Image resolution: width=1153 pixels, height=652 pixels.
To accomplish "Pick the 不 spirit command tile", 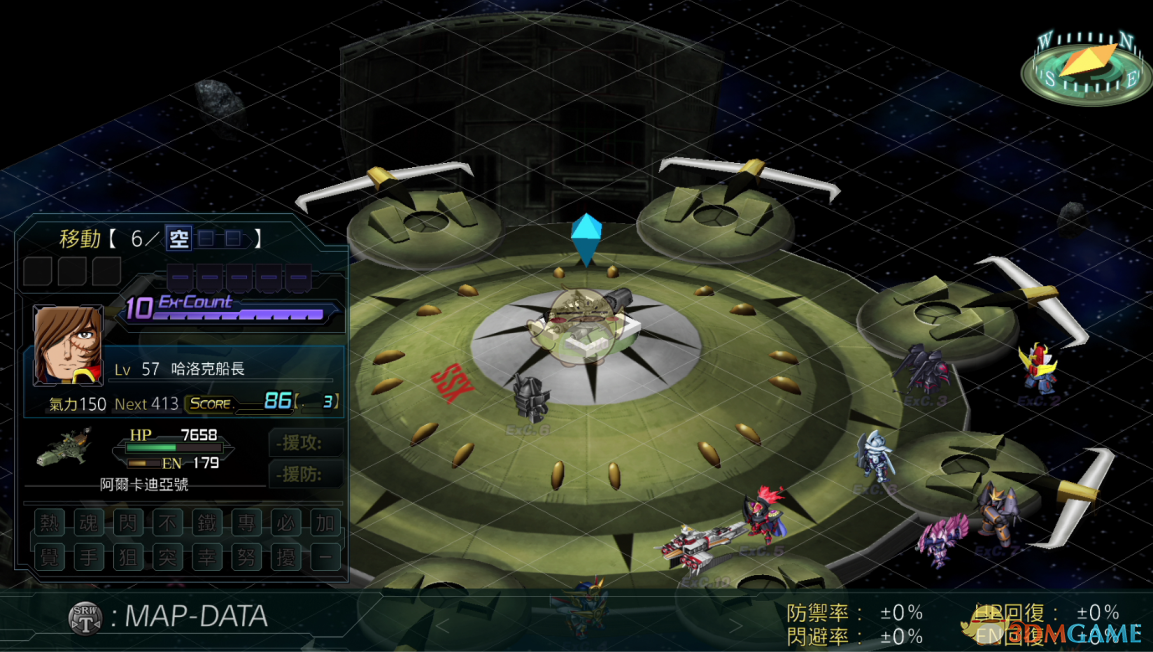I will point(167,523).
